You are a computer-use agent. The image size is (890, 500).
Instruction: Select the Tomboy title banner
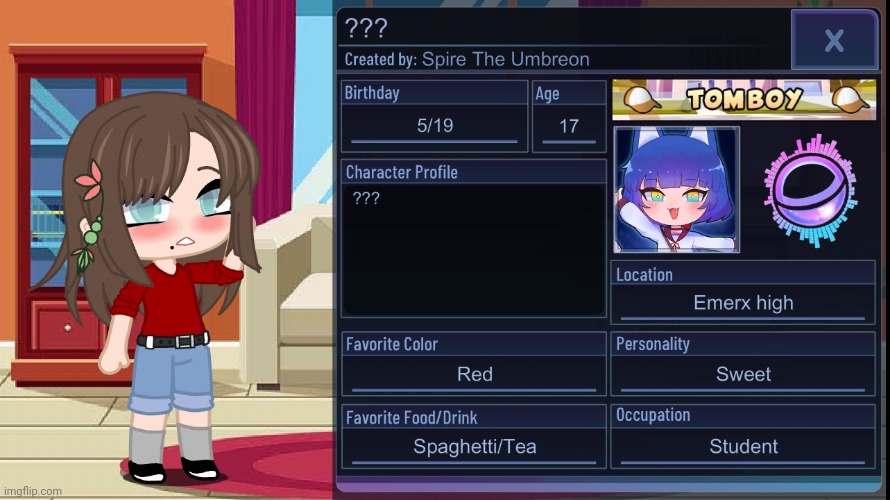(x=744, y=98)
